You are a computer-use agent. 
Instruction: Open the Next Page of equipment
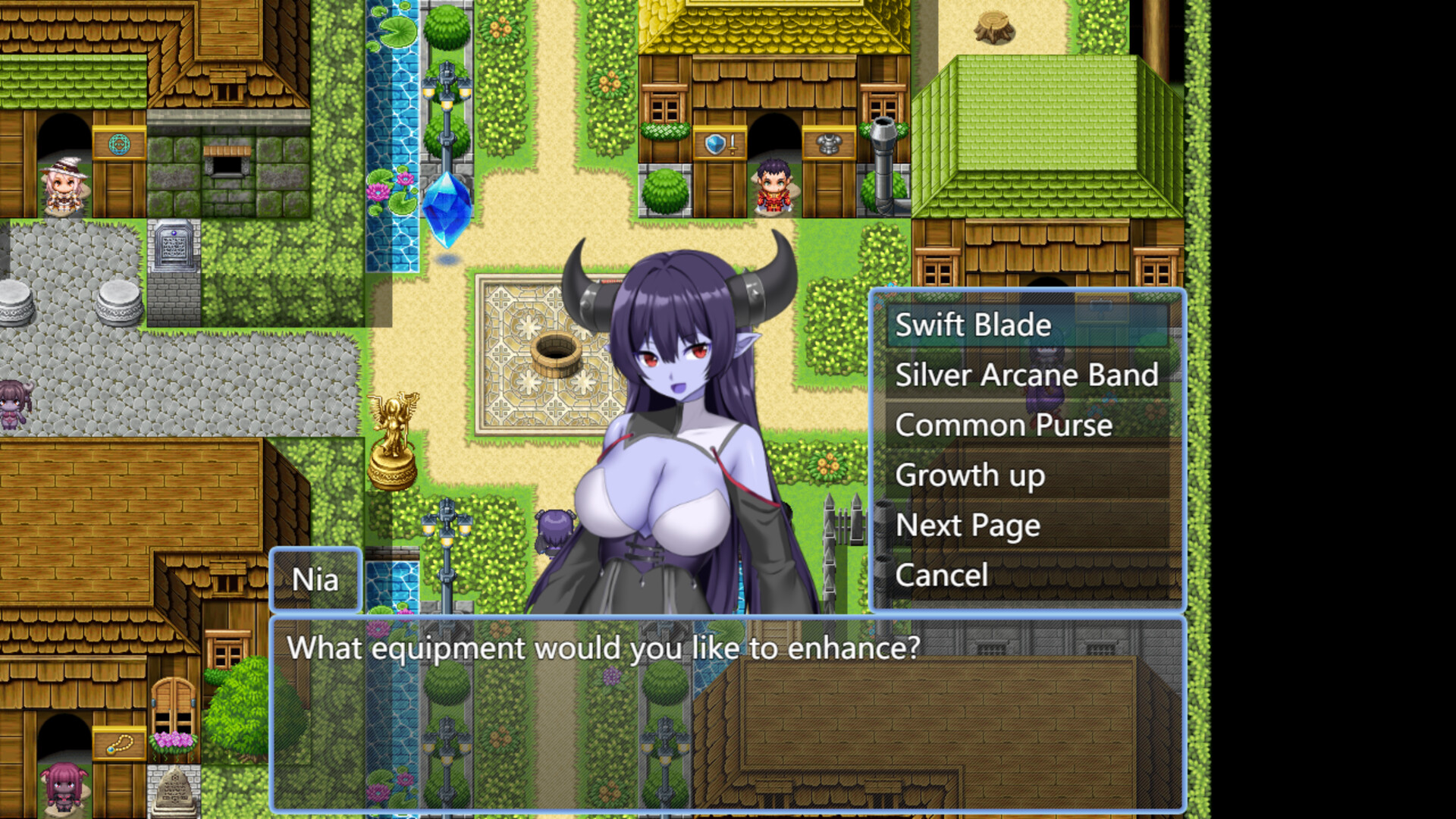click(967, 525)
